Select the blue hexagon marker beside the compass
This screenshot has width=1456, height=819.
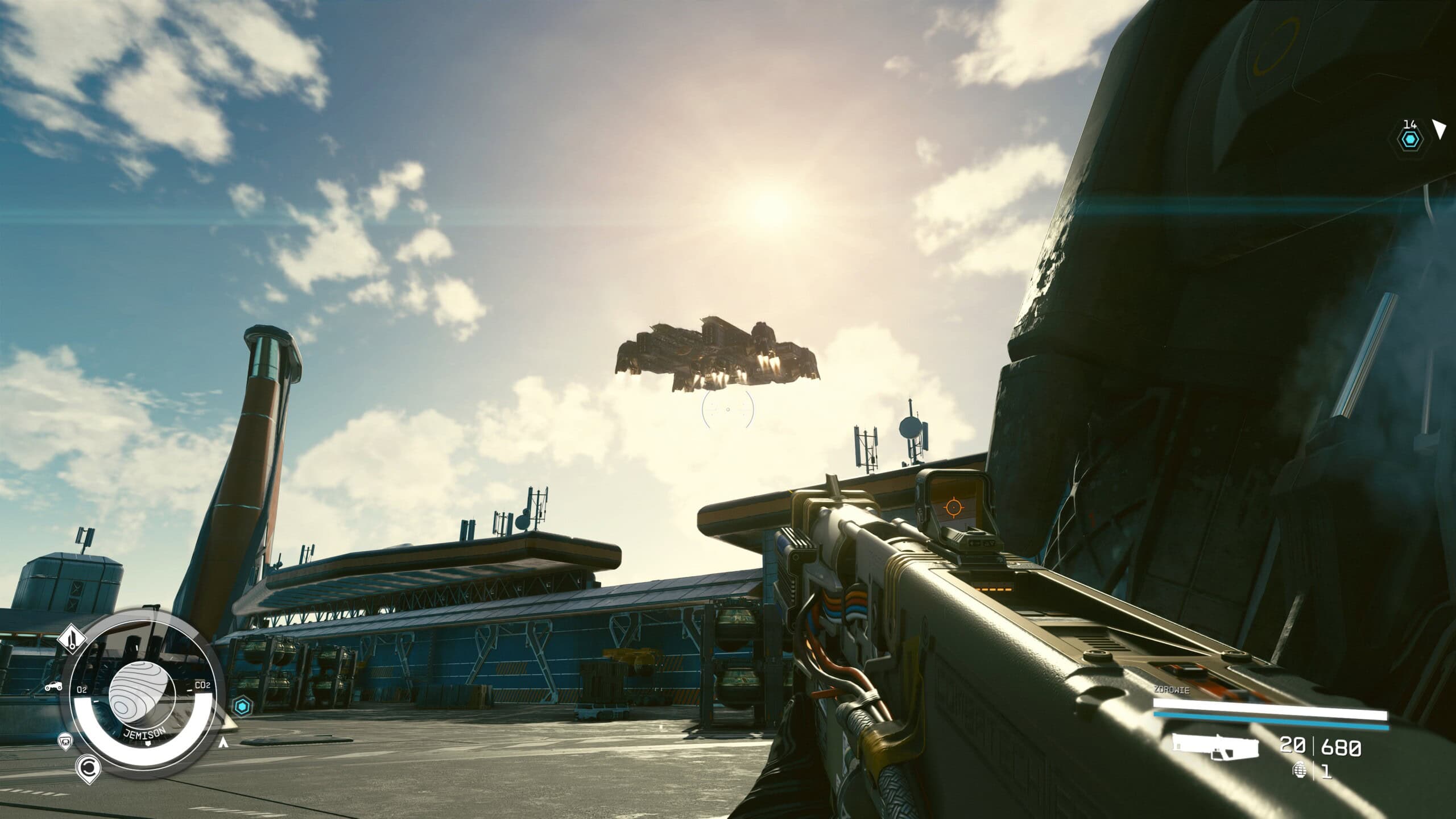tap(242, 706)
